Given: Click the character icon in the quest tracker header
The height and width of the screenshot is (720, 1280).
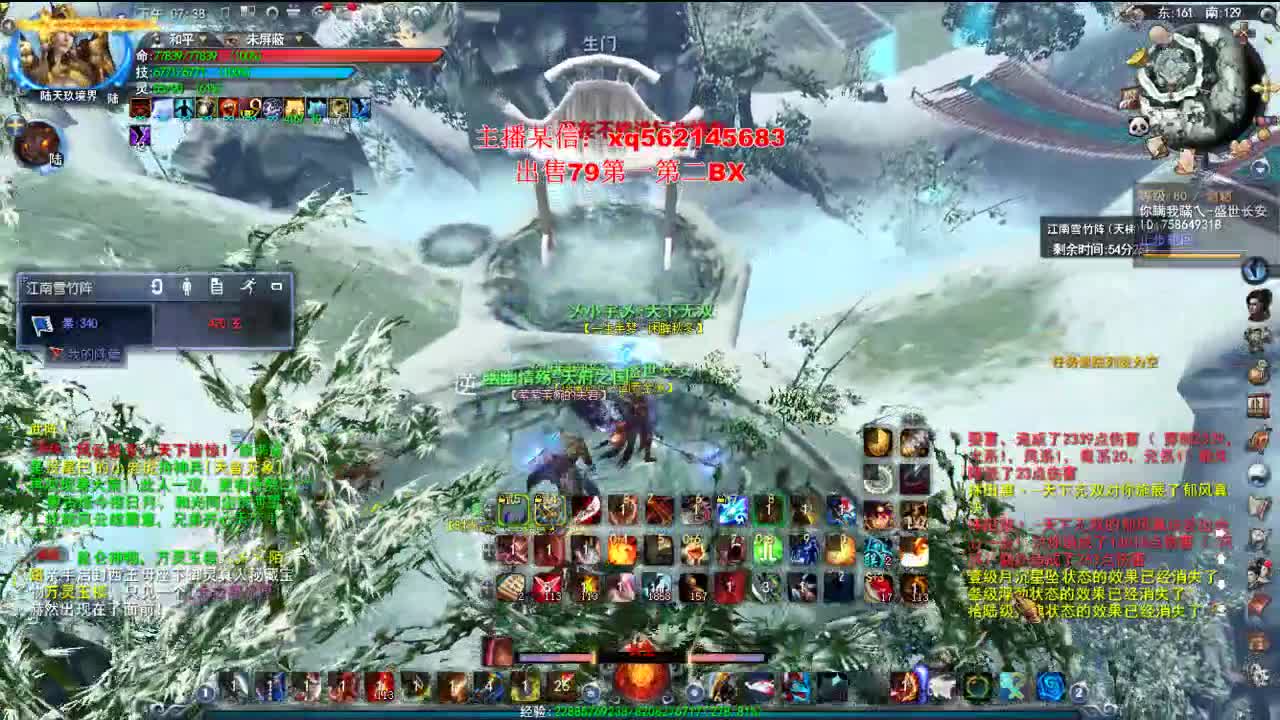Looking at the screenshot, I should click(x=186, y=287).
